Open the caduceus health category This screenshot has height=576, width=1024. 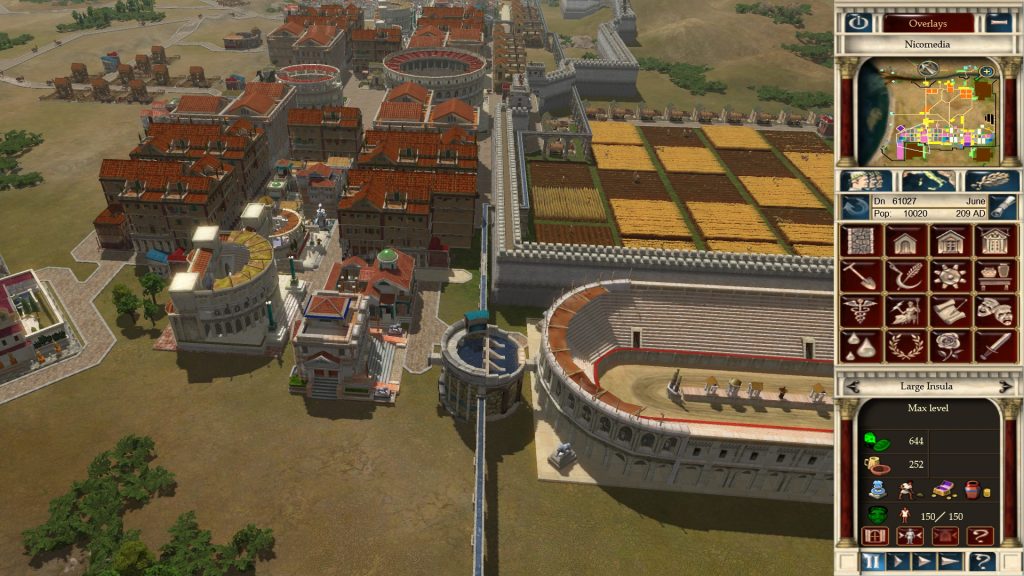point(859,310)
